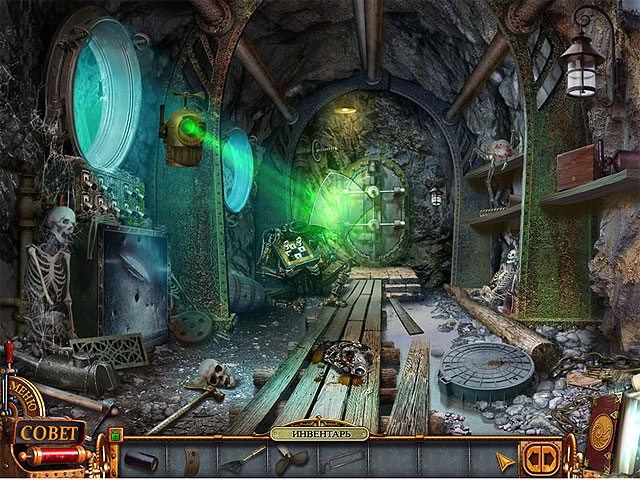The image size is (640, 480).
Task: Open the binoculars map button
Action: 539,457
